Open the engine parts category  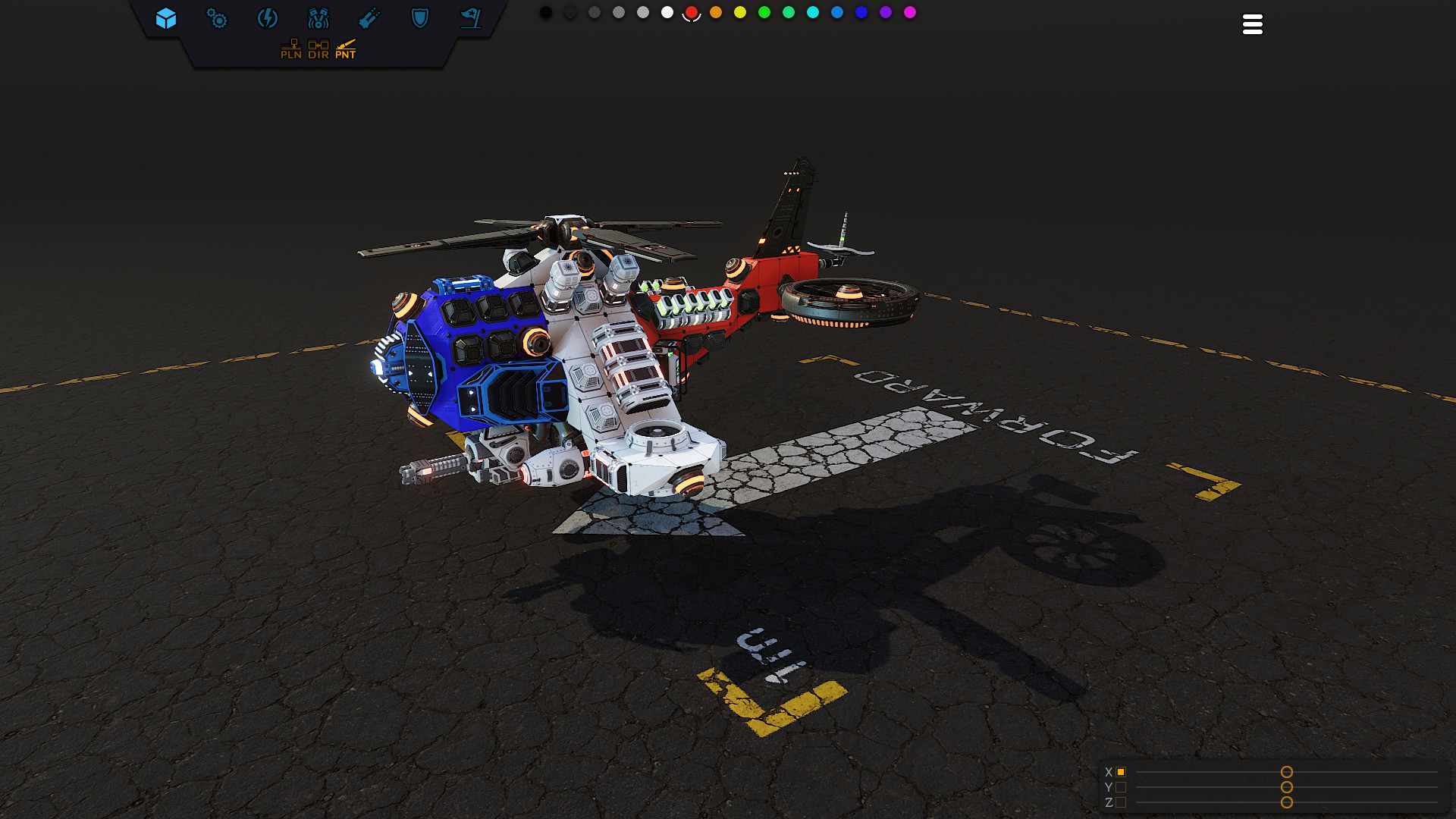(319, 19)
